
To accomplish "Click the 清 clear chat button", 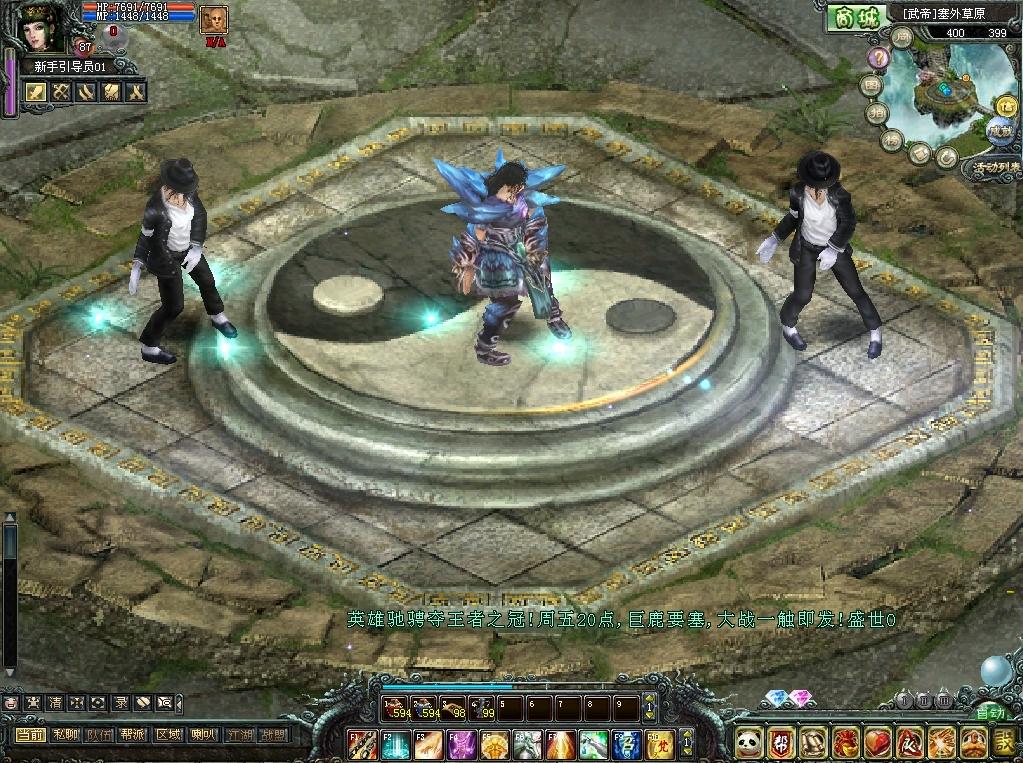I will tap(54, 703).
